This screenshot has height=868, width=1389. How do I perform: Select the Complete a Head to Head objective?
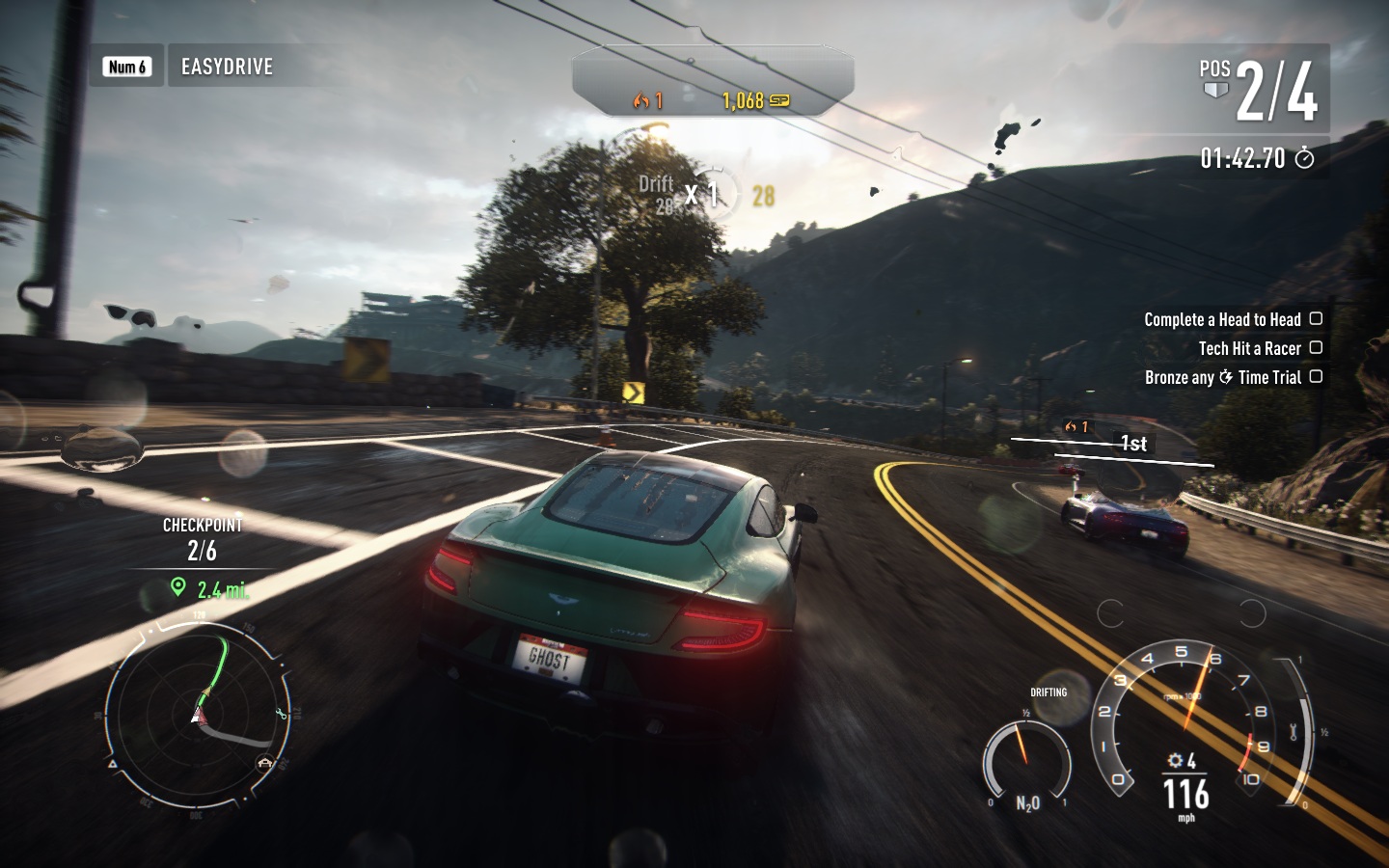(x=1231, y=319)
